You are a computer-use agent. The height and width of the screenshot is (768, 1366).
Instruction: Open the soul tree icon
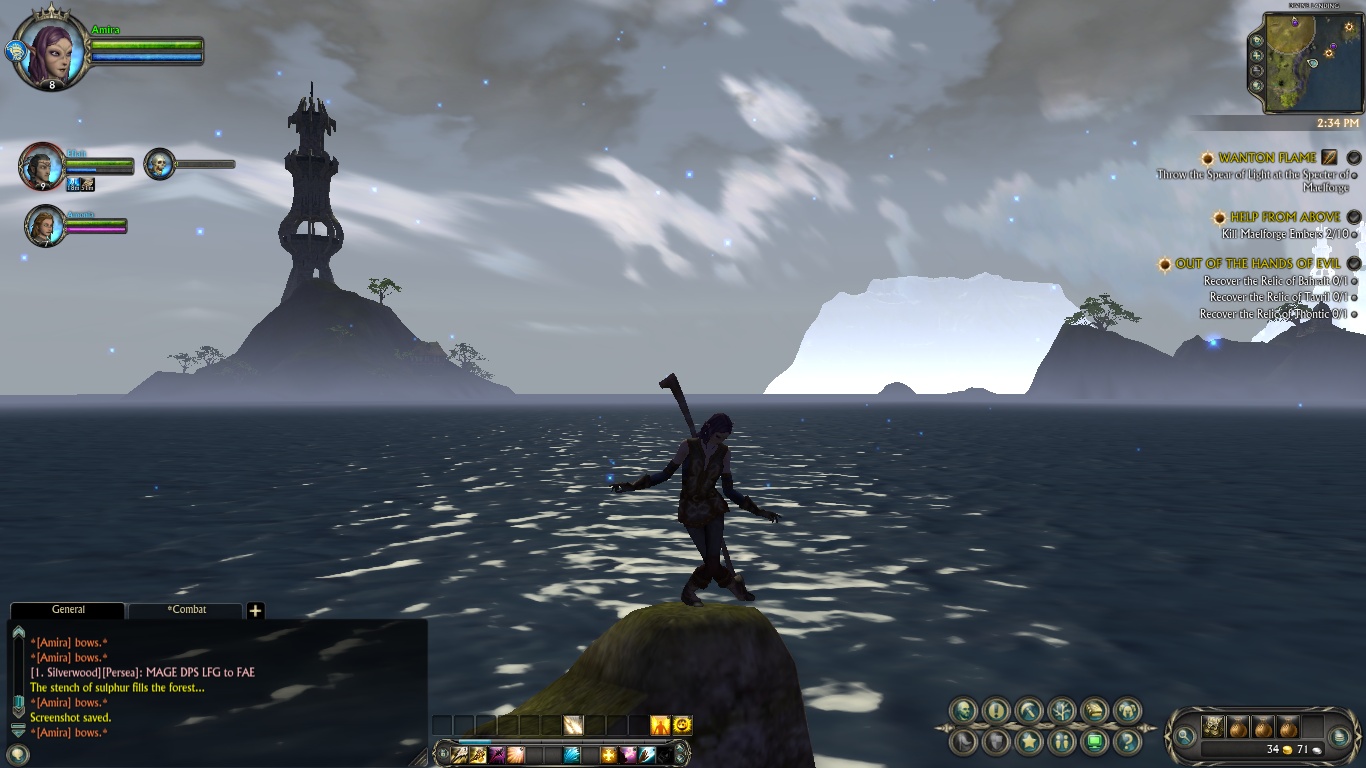tap(1061, 711)
